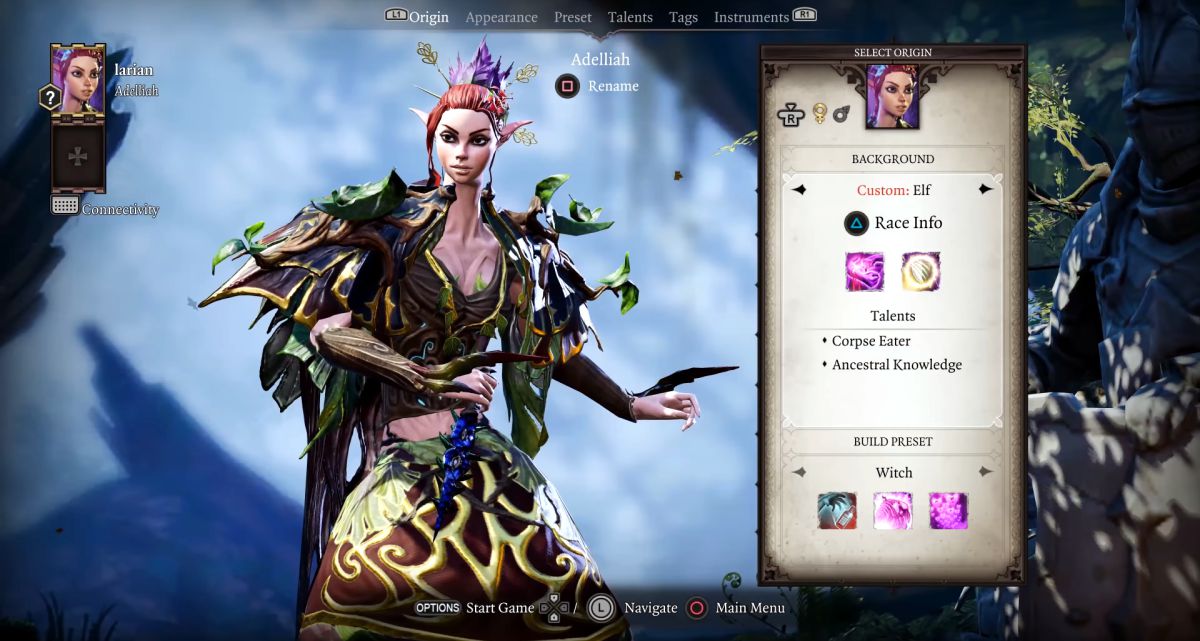Select the Origin tab
Image resolution: width=1200 pixels, height=641 pixels.
[429, 17]
